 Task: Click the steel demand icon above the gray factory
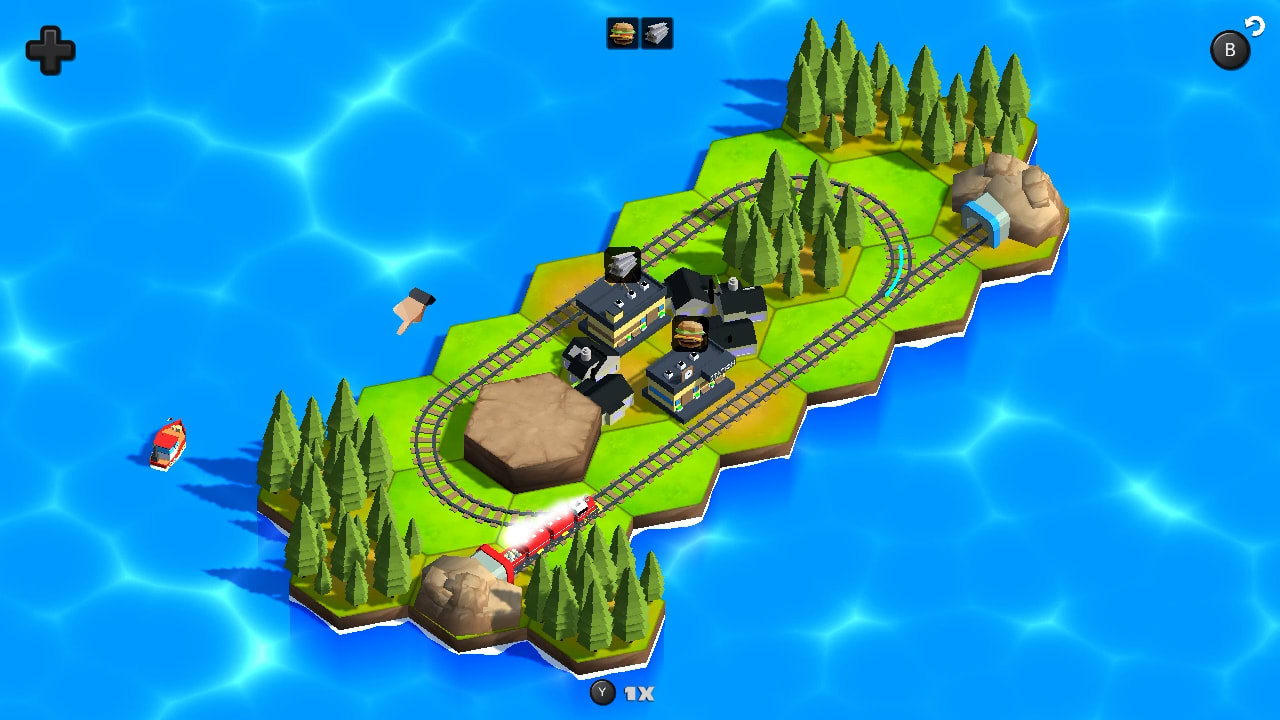622,264
